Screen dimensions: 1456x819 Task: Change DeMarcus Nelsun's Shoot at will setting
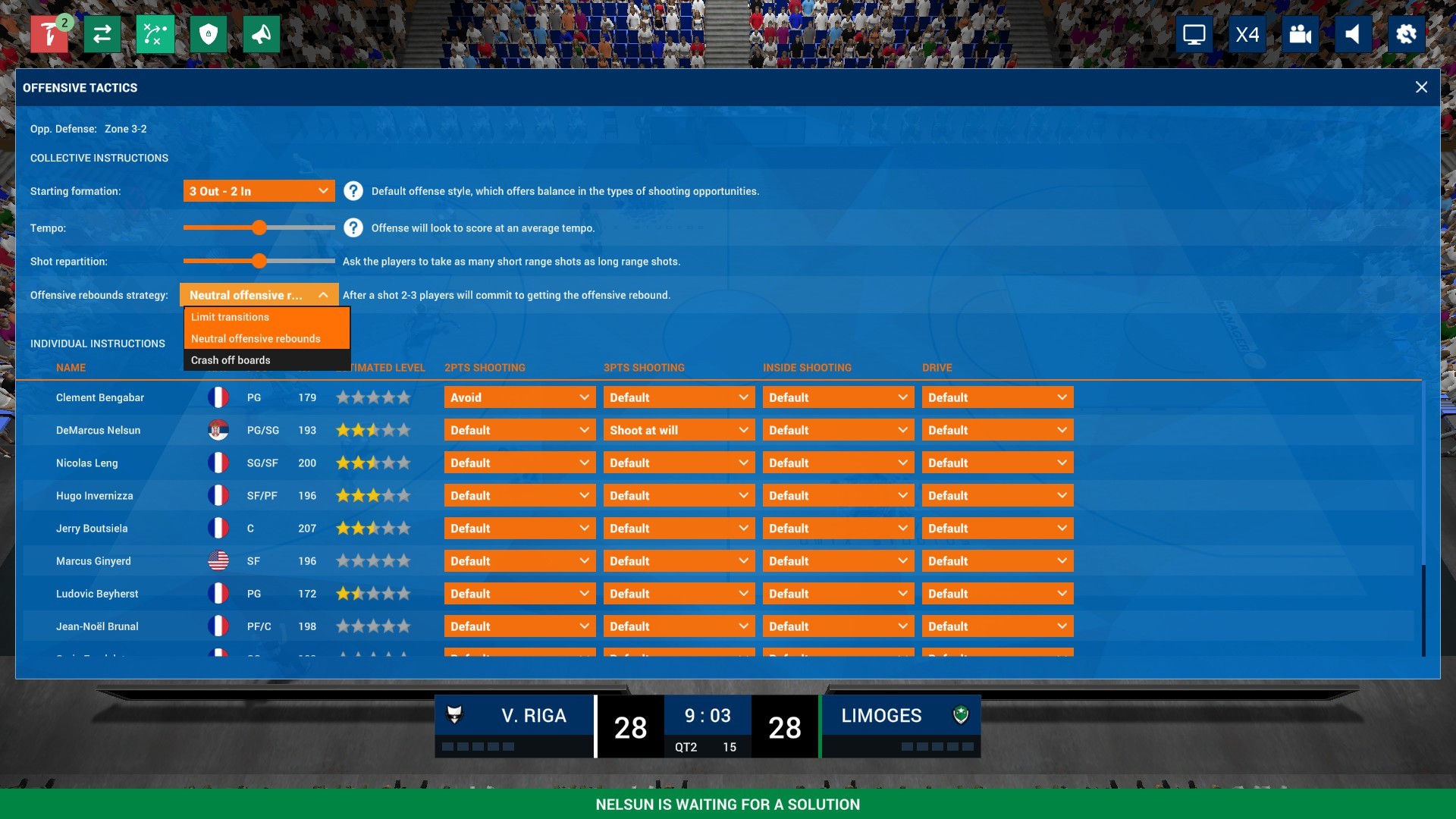coord(679,430)
